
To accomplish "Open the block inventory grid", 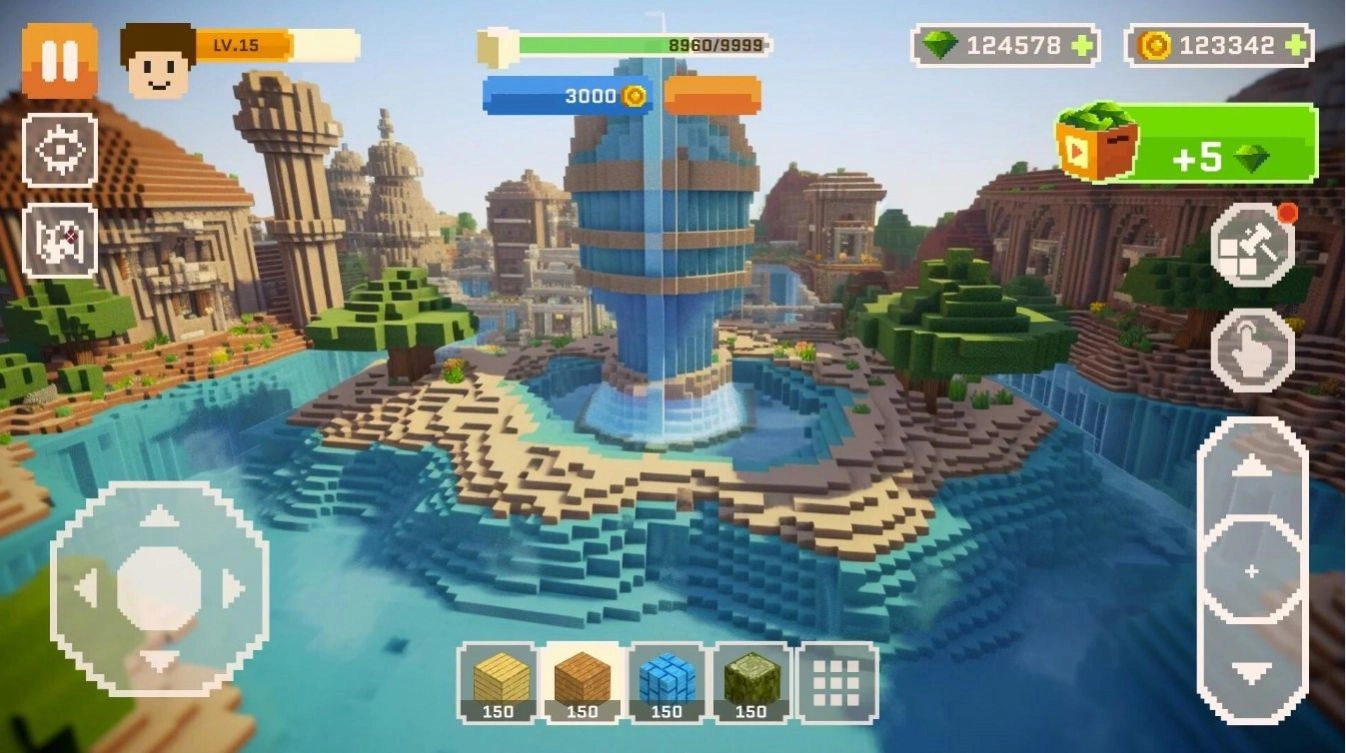I will pyautogui.click(x=836, y=685).
